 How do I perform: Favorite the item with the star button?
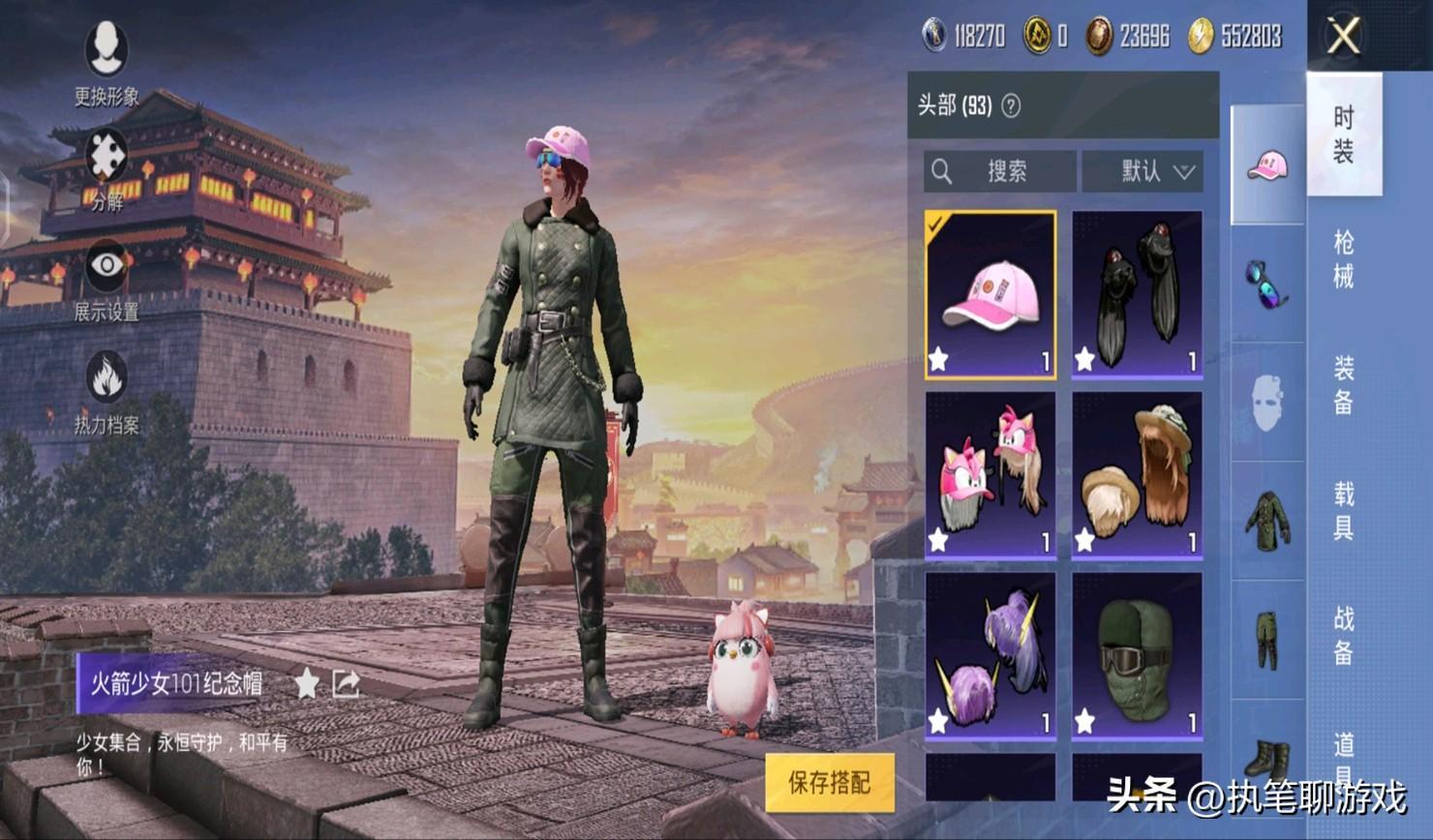click(x=307, y=683)
